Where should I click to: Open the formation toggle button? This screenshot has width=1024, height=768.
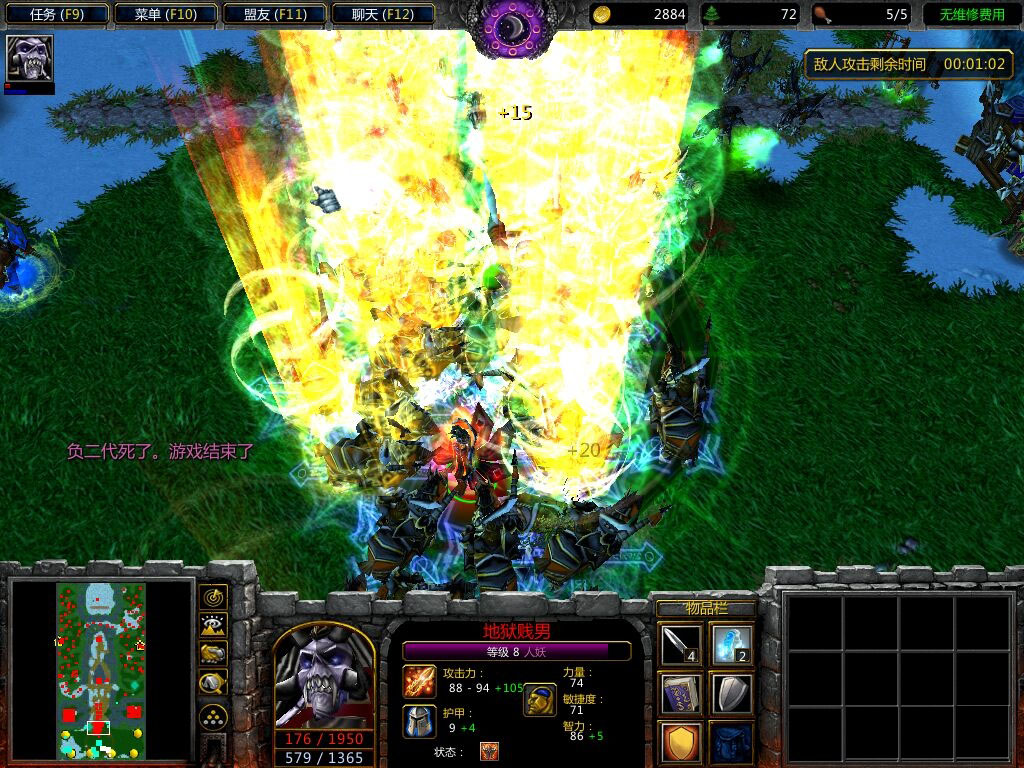tap(213, 716)
